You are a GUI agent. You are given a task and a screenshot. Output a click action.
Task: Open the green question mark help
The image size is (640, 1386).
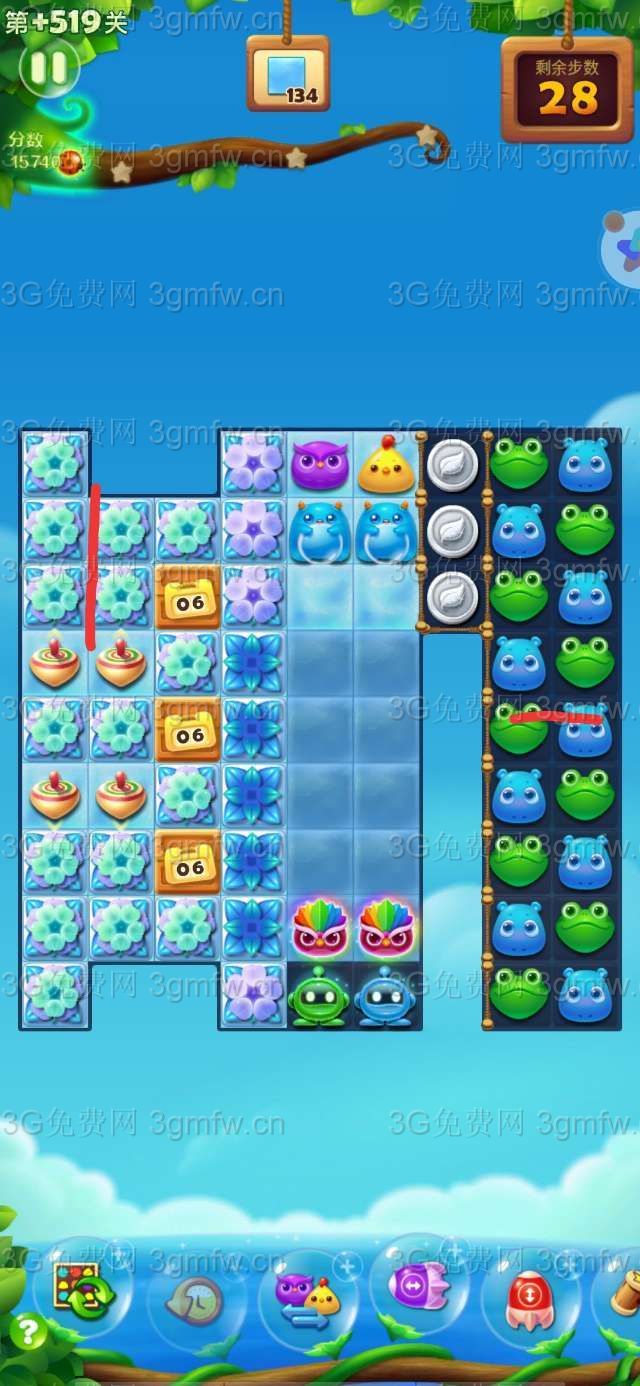[x=29, y=1331]
